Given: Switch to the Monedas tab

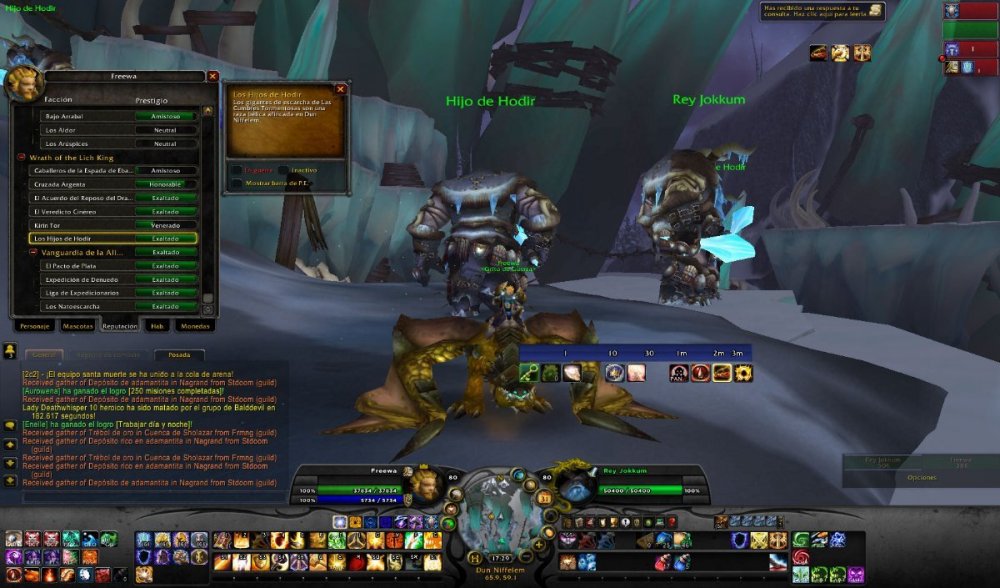Looking at the screenshot, I should coord(194,326).
